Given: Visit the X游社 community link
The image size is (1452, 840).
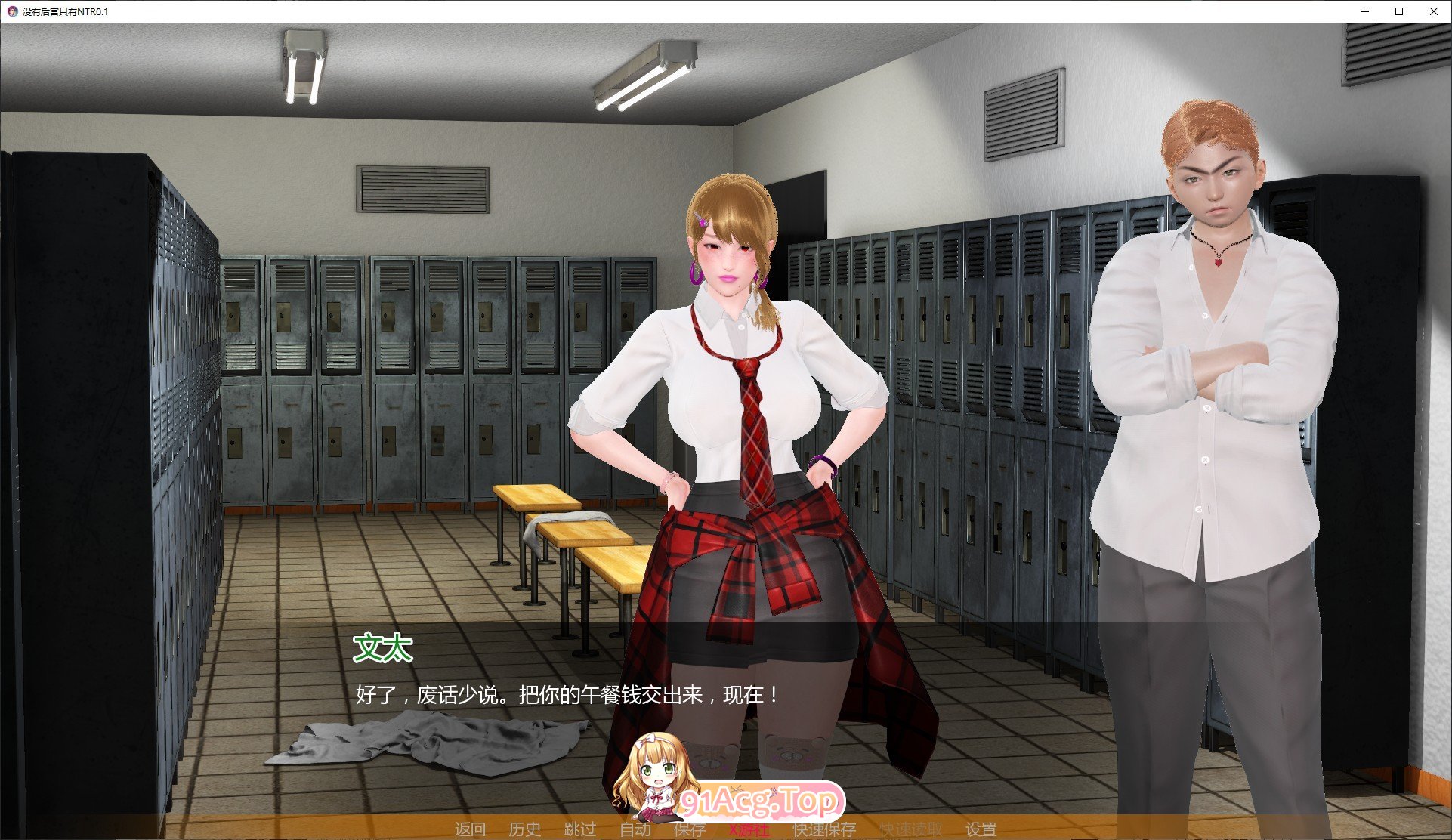Looking at the screenshot, I should (x=747, y=829).
